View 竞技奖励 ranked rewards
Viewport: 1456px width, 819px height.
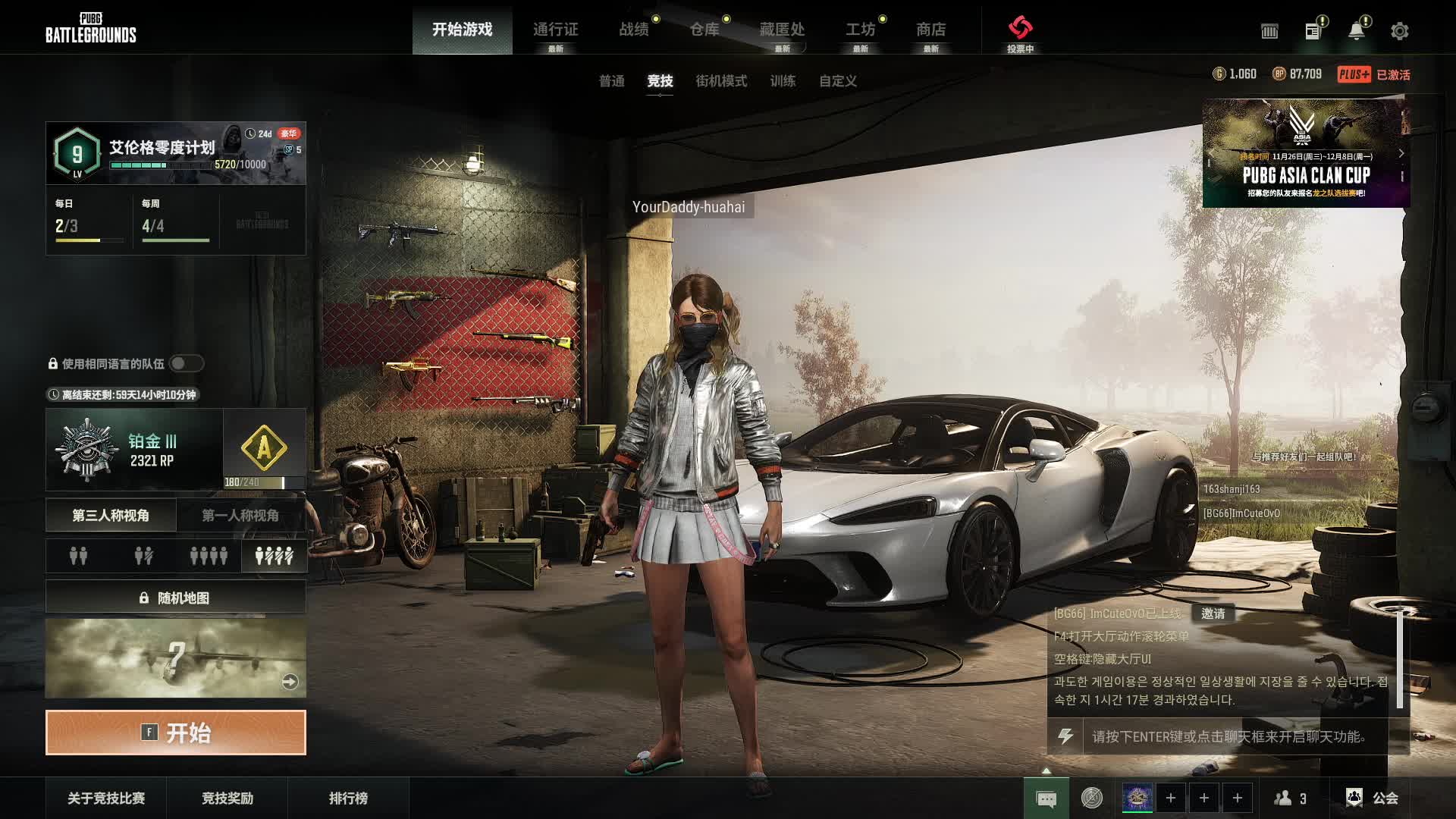(x=227, y=798)
